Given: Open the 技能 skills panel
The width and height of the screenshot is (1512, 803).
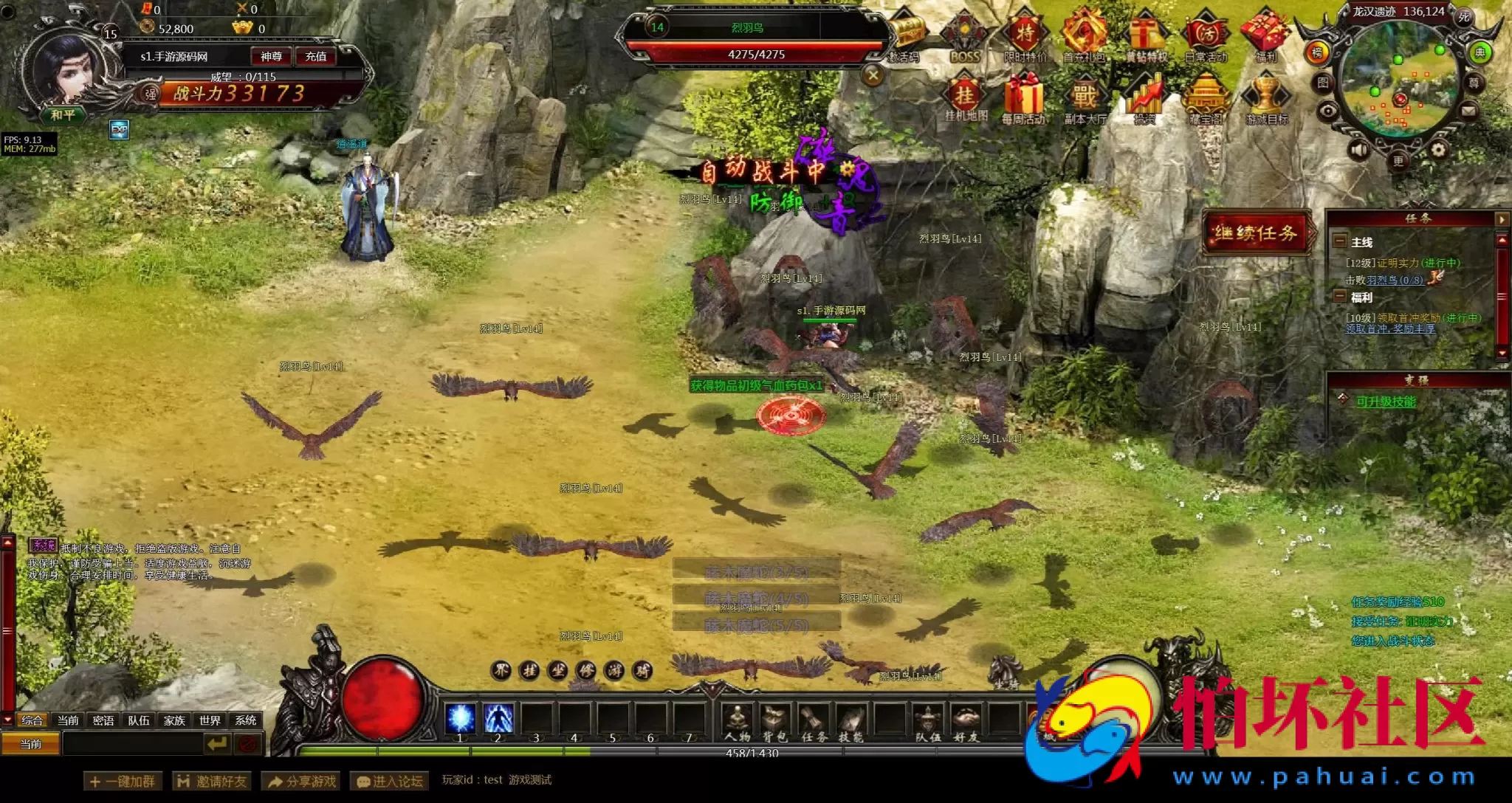Looking at the screenshot, I should tap(850, 720).
